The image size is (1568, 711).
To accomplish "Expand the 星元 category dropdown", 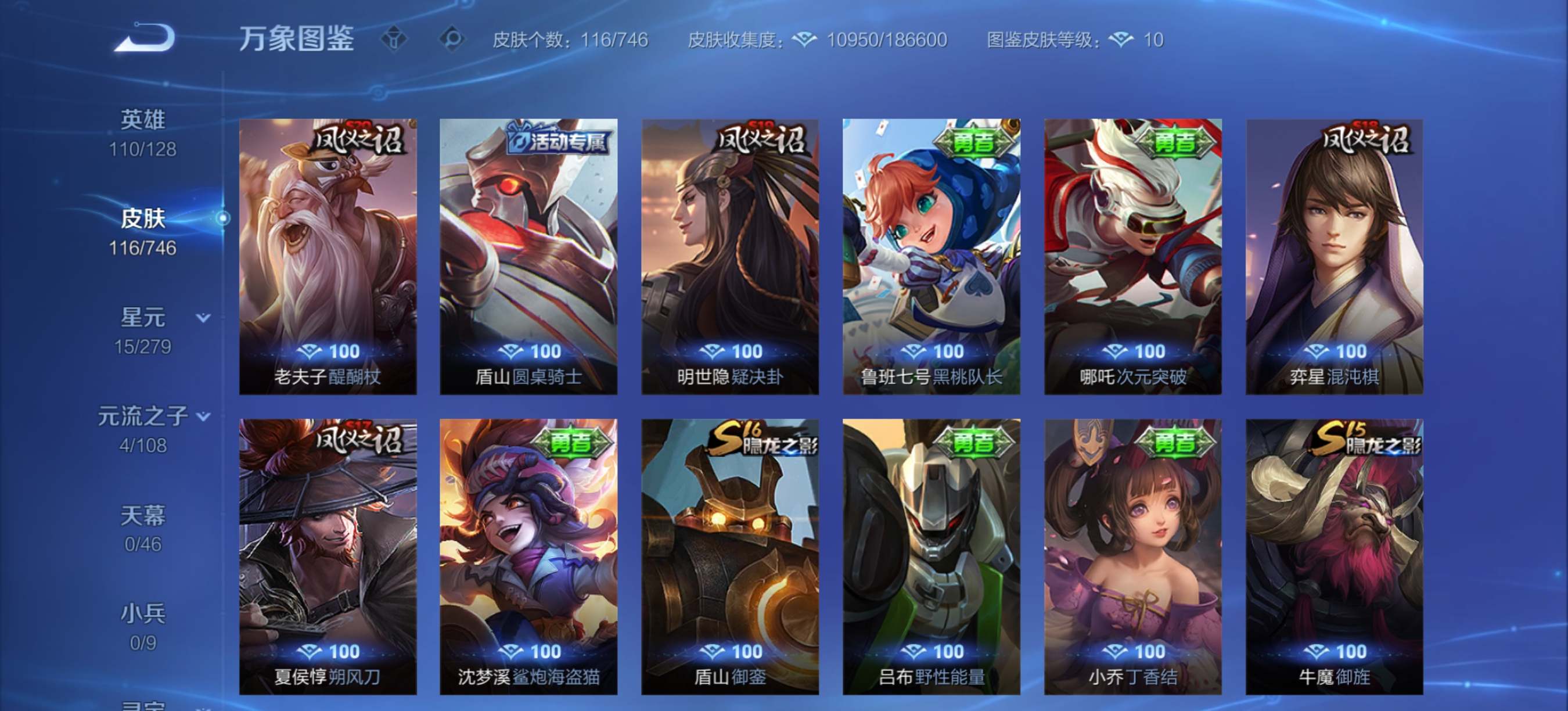I will 203,317.
